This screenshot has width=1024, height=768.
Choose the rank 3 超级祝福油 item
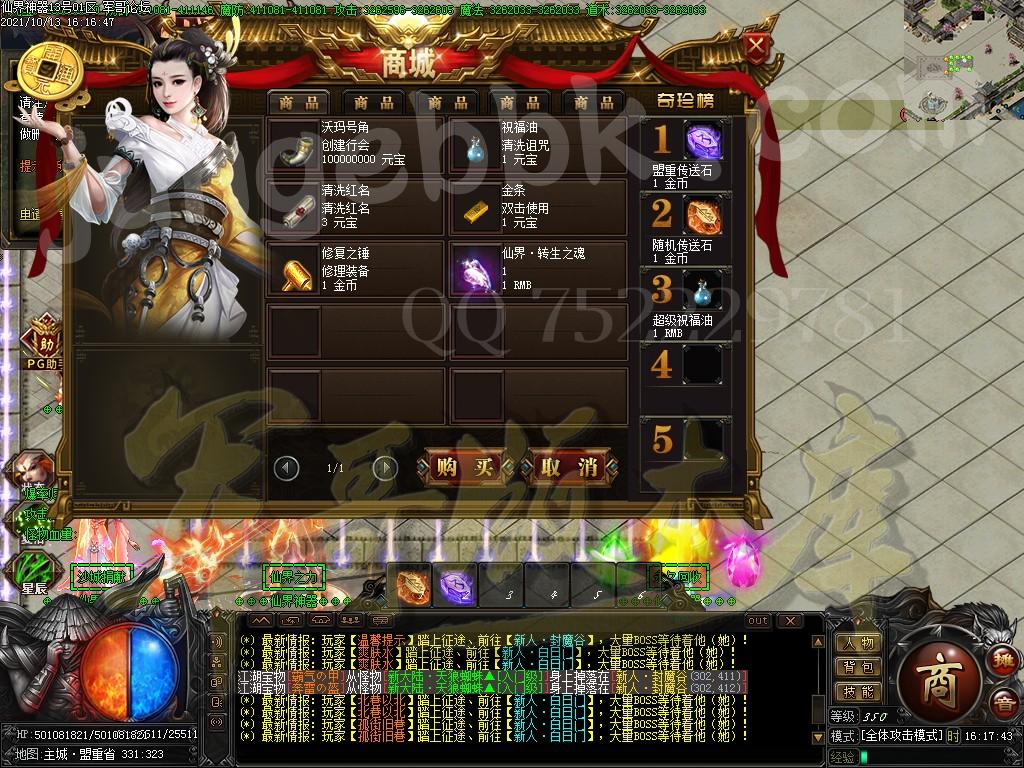[704, 291]
